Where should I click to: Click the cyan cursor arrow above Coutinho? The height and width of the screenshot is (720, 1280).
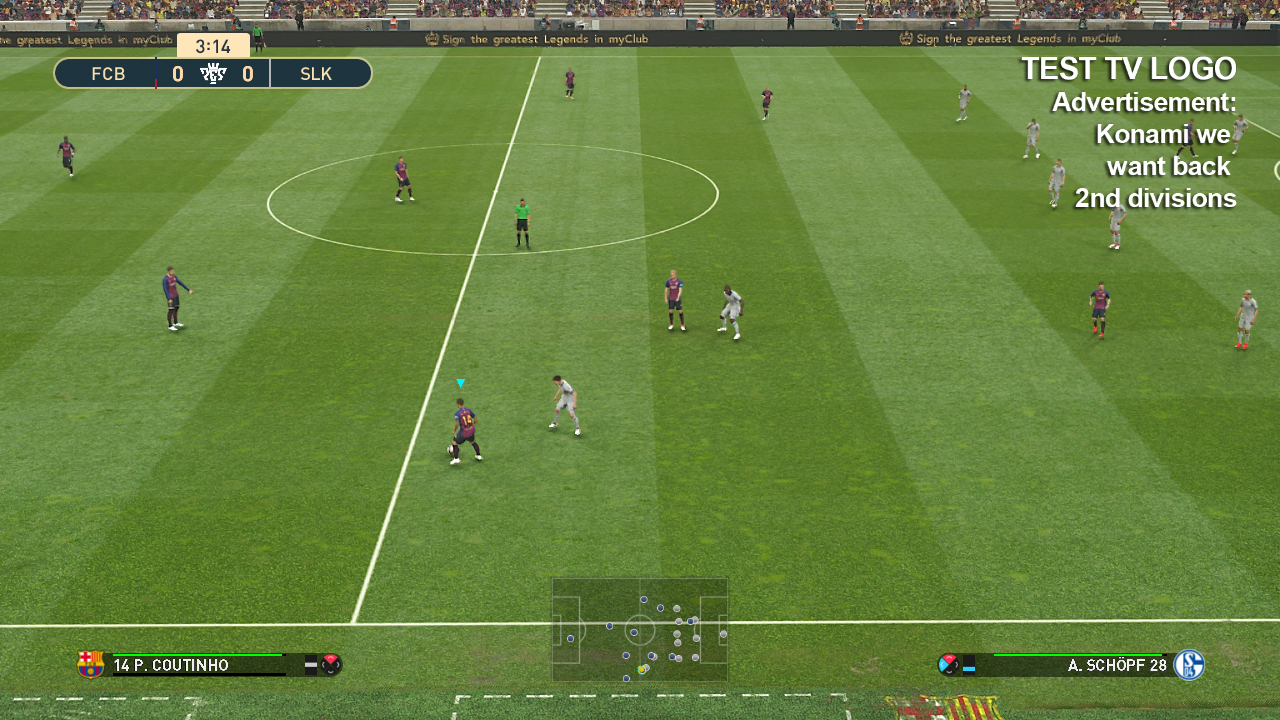[461, 382]
